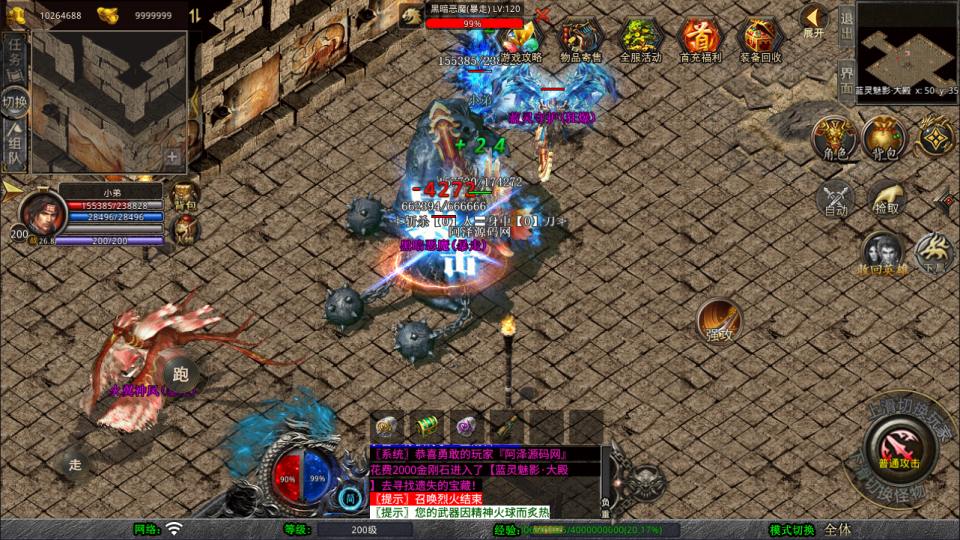Select the 任务 quest tab
960x540 pixels.
pyautogui.click(x=15, y=53)
